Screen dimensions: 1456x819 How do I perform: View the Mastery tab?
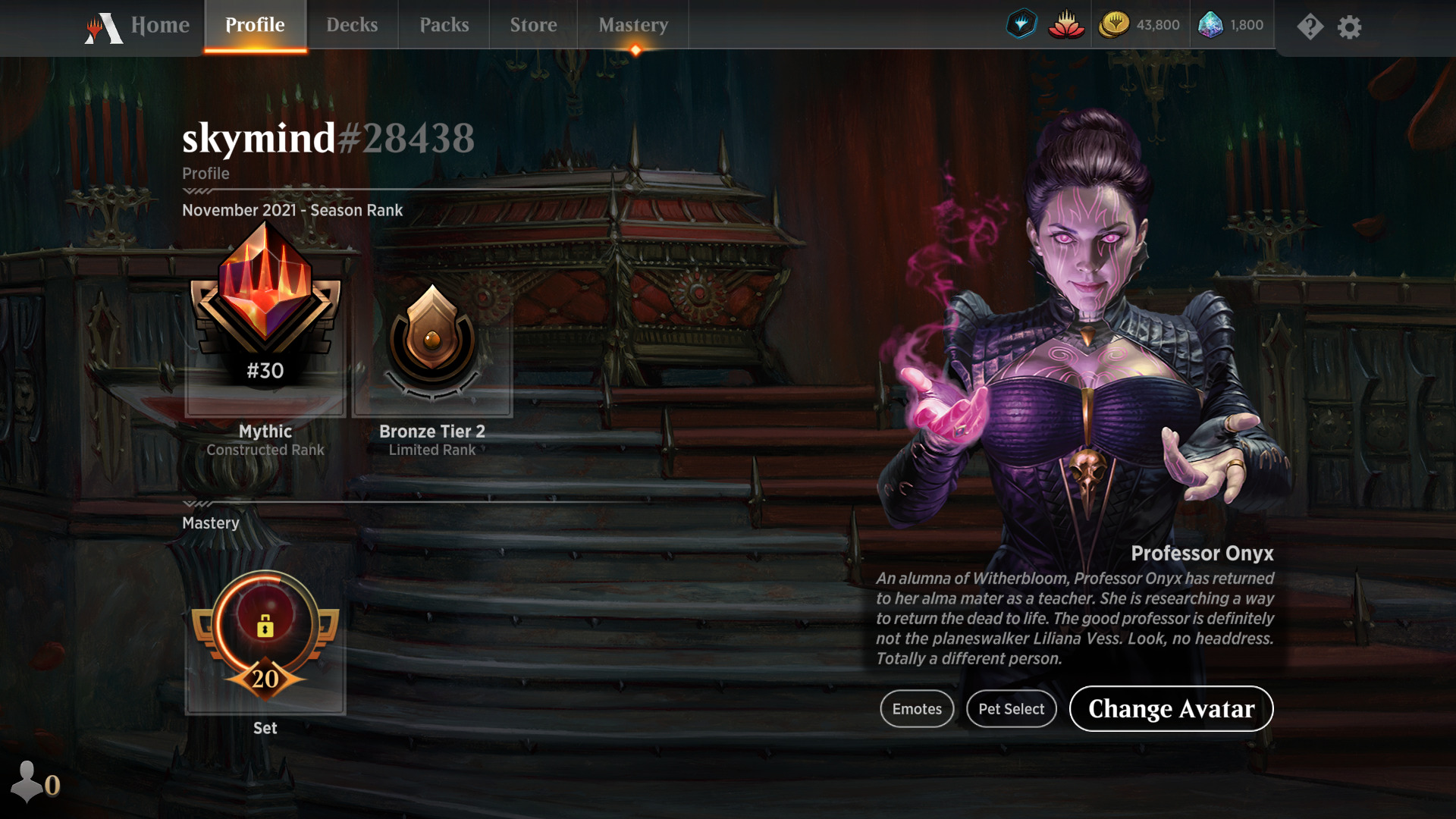pos(633,26)
